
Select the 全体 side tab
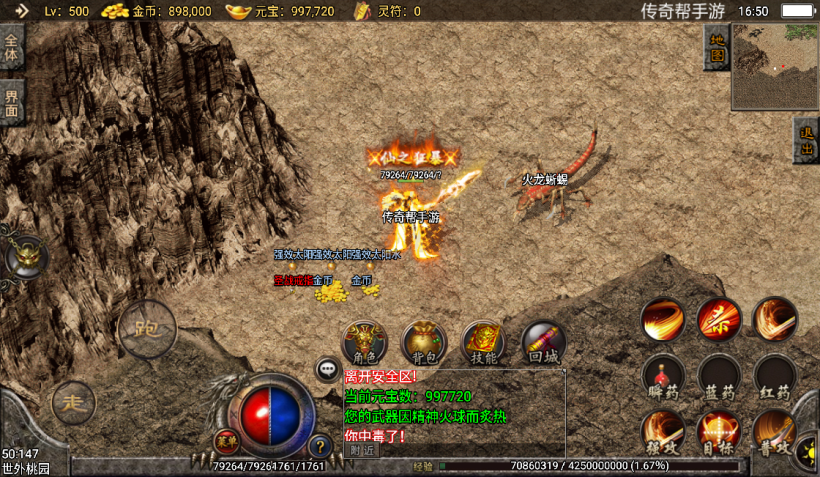click(x=12, y=49)
